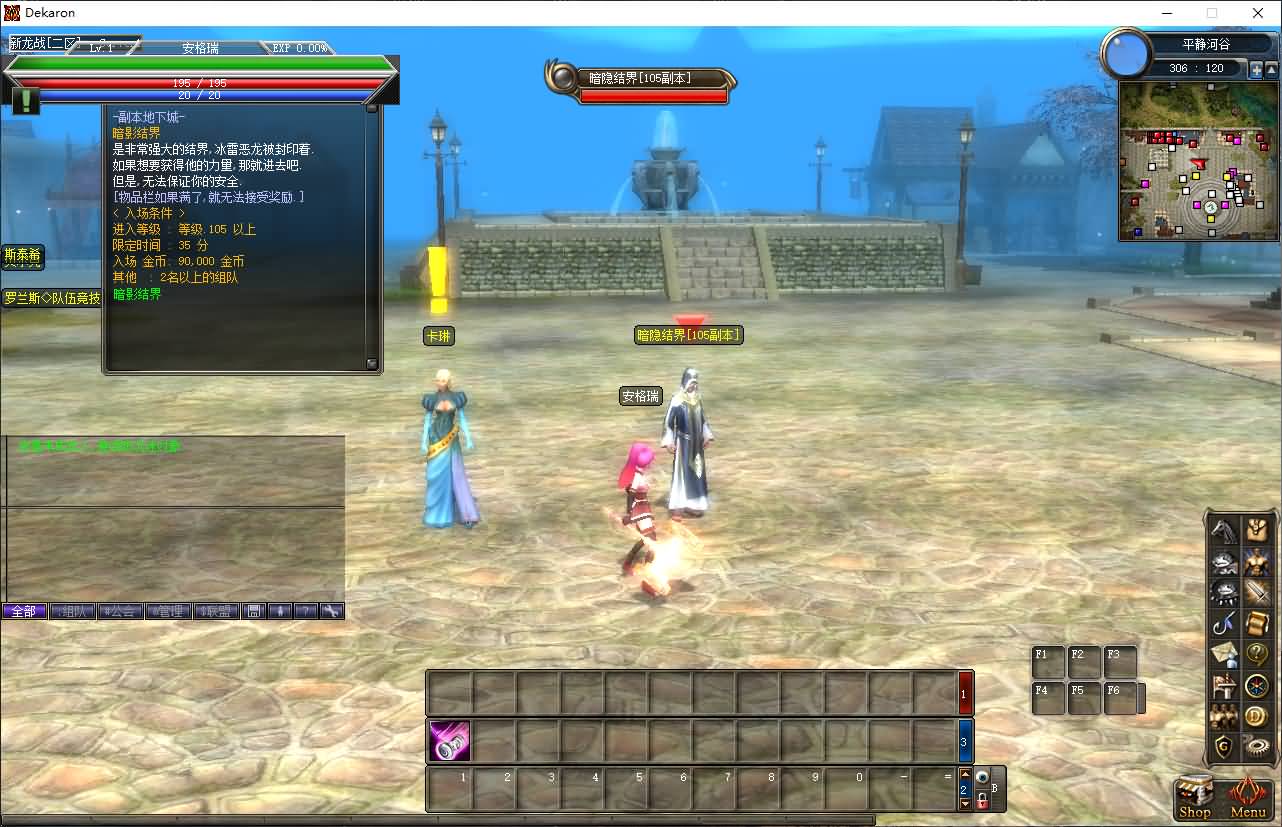This screenshot has height=827, width=1282.
Task: Open the red Menu button
Action: pos(1247,799)
